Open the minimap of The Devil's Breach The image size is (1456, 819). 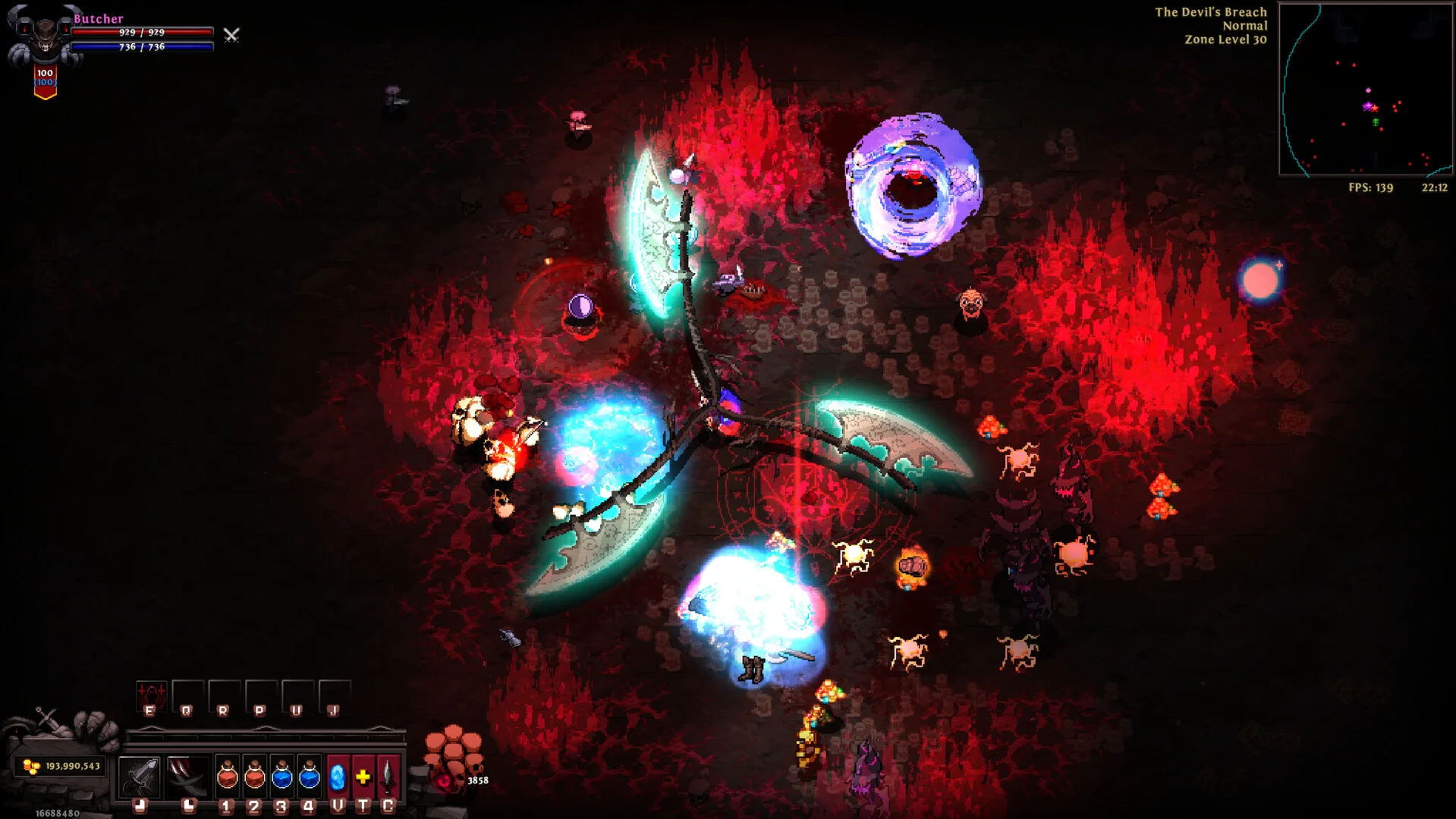pyautogui.click(x=1365, y=89)
